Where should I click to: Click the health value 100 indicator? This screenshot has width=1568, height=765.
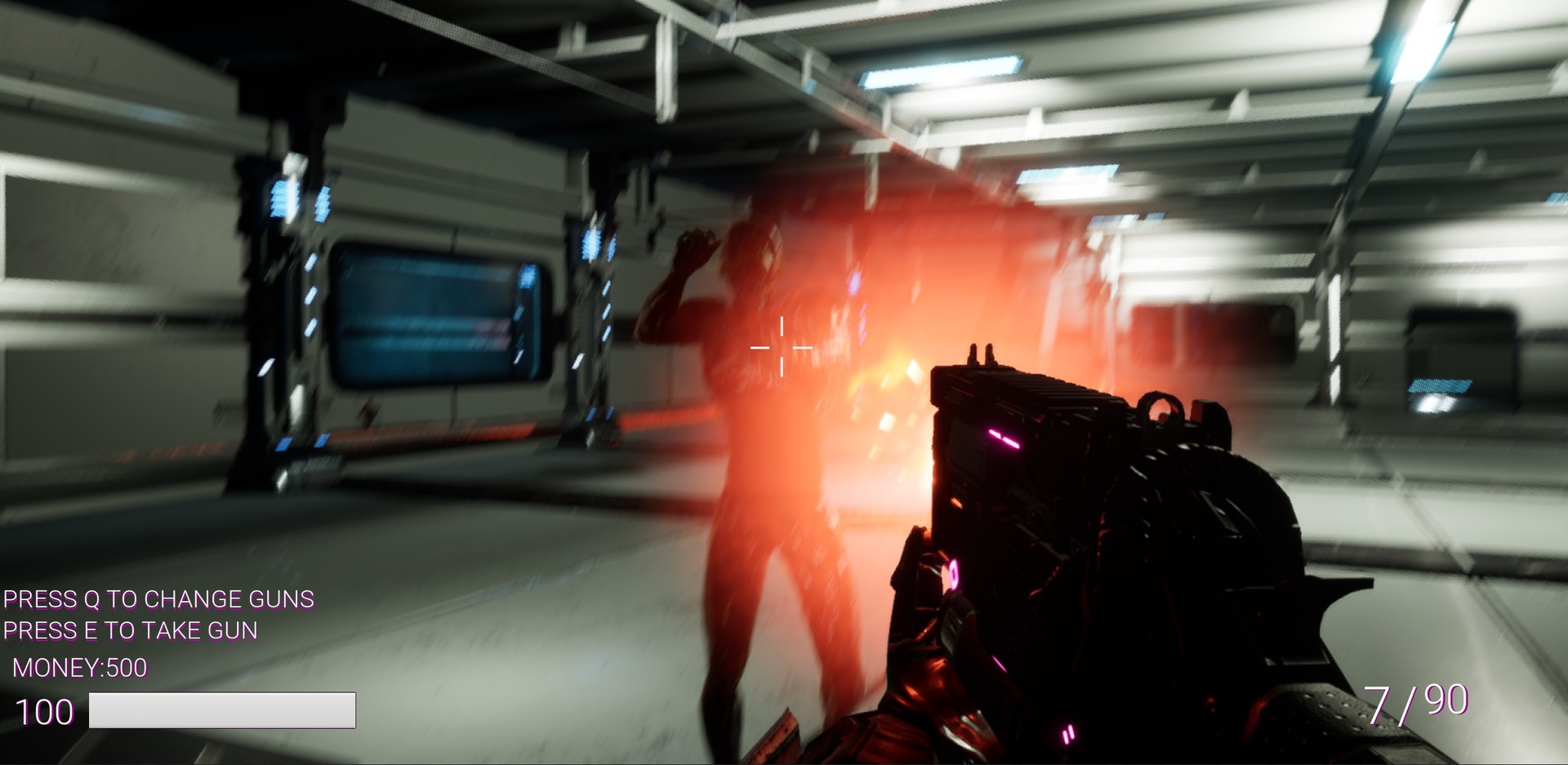45,712
